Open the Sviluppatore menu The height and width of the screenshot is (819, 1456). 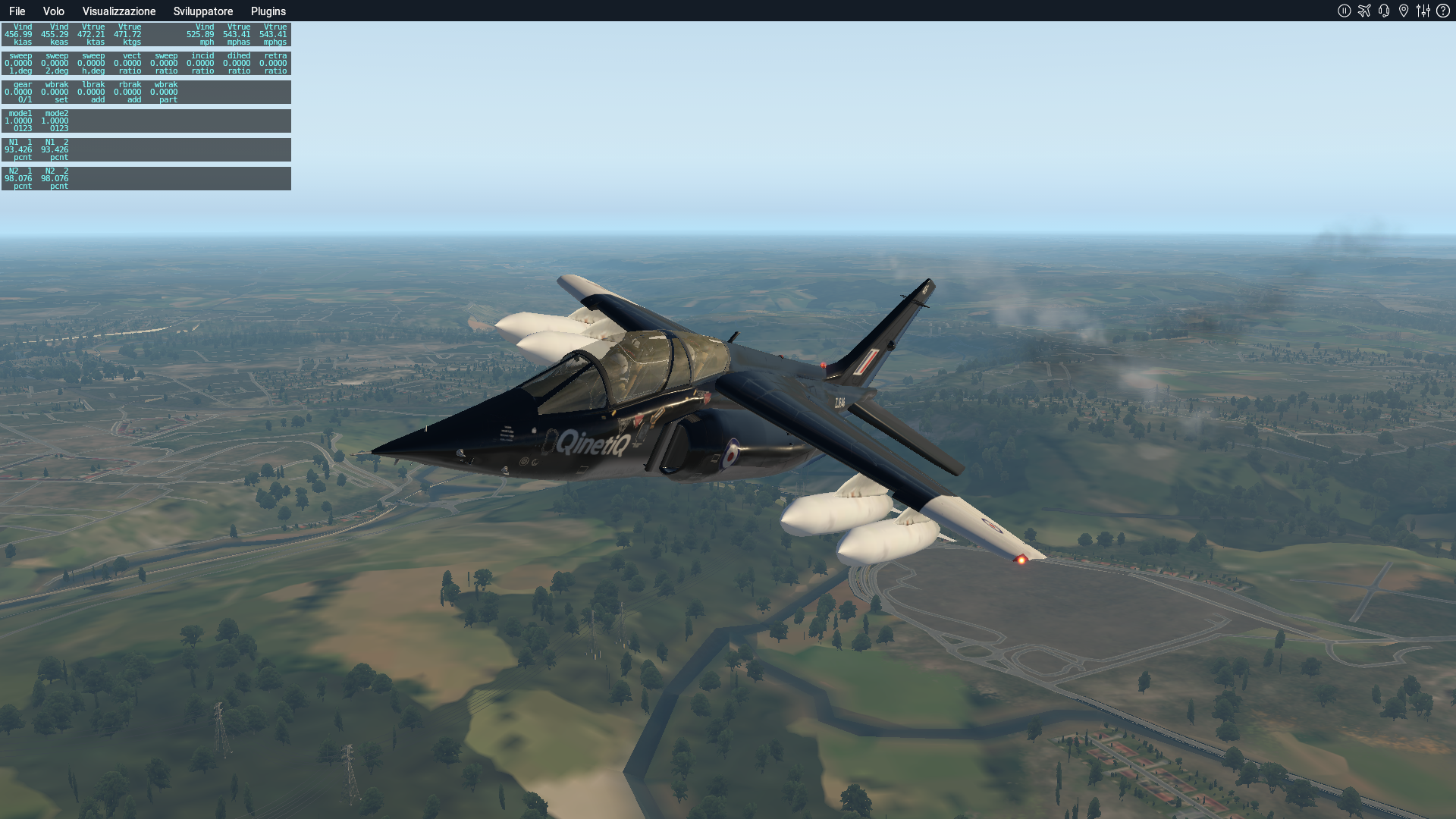pyautogui.click(x=203, y=11)
